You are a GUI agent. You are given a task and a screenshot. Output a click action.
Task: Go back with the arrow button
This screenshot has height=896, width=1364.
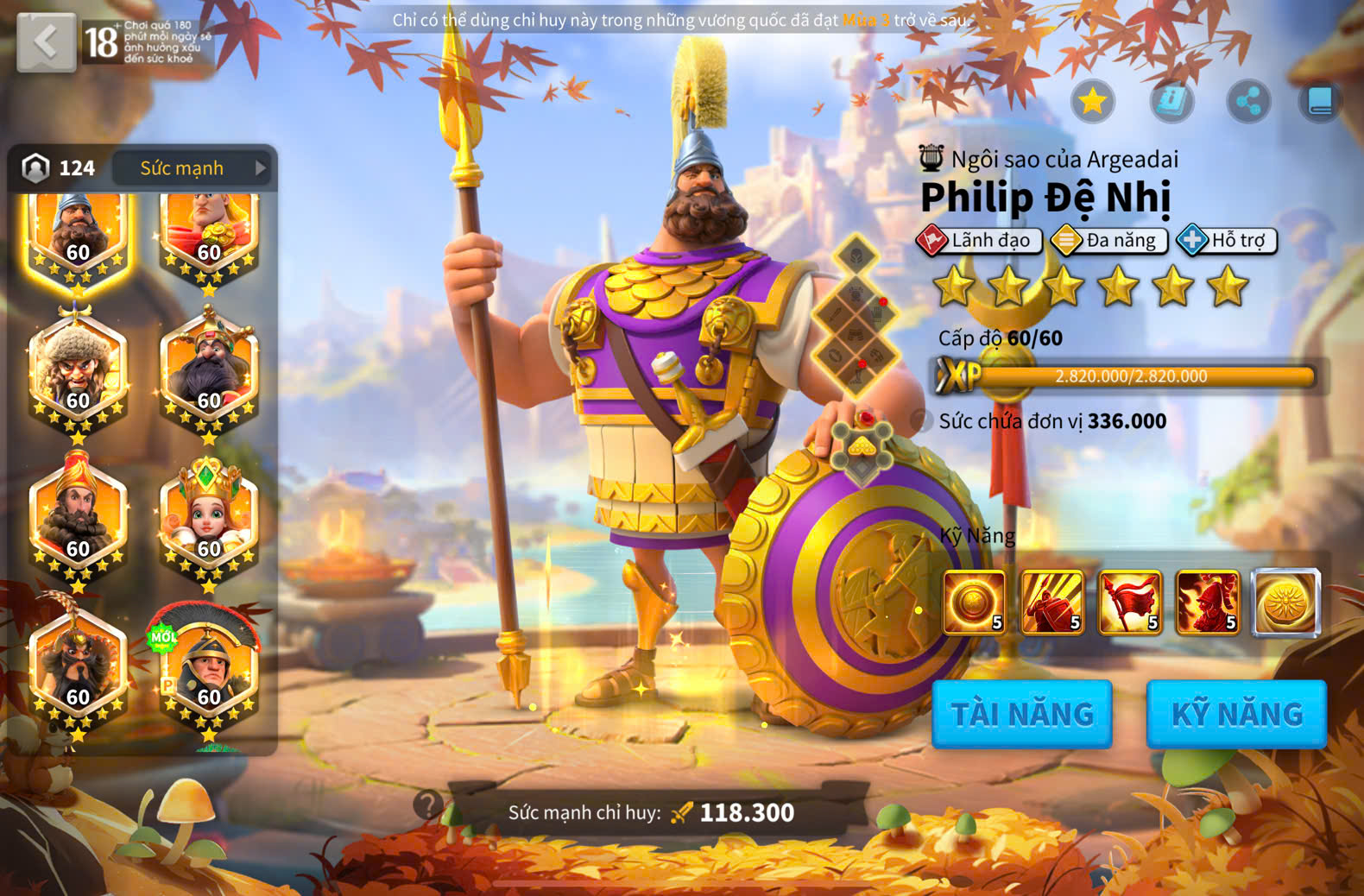point(46,41)
